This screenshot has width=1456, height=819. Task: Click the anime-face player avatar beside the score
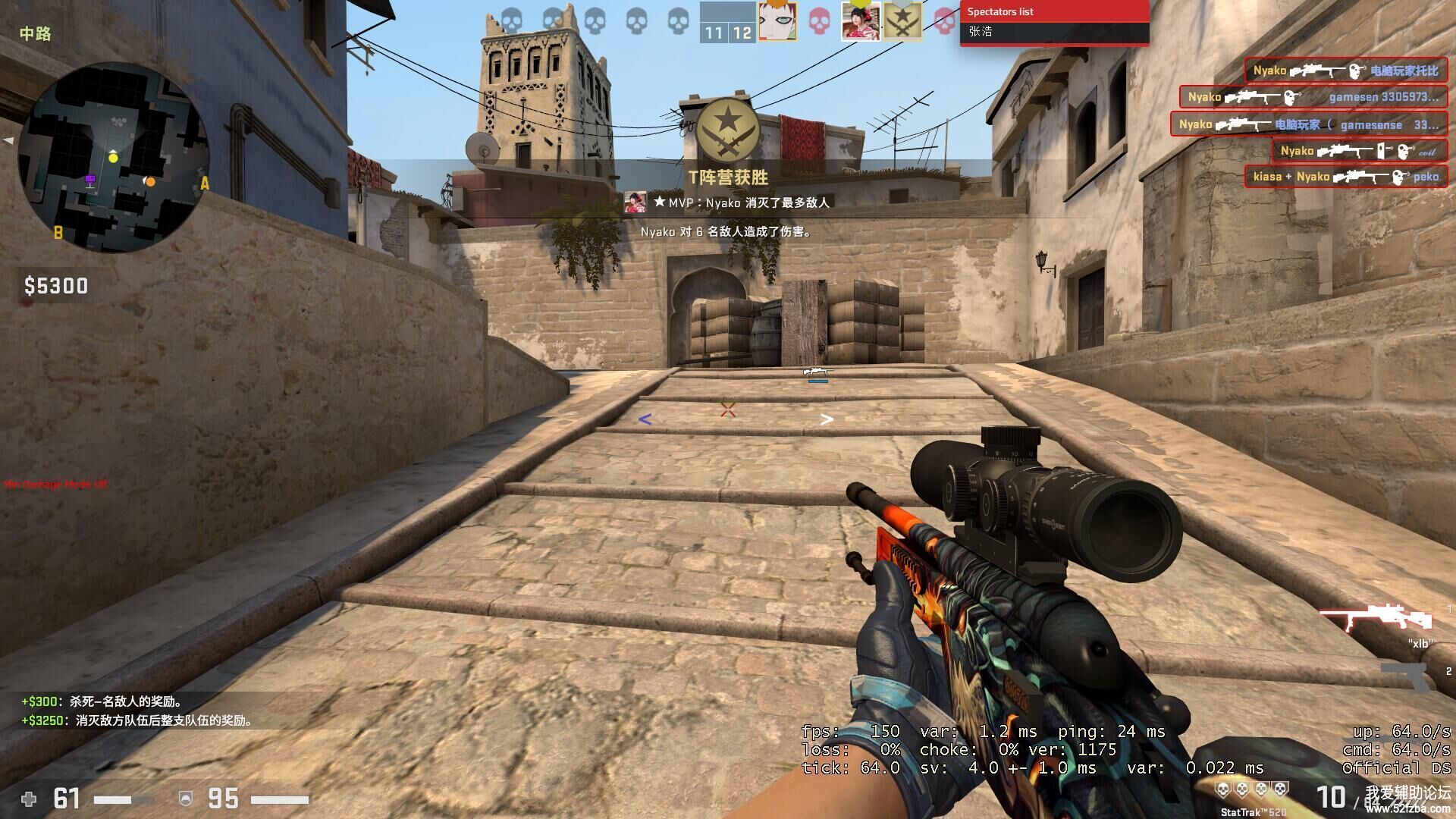tap(777, 21)
